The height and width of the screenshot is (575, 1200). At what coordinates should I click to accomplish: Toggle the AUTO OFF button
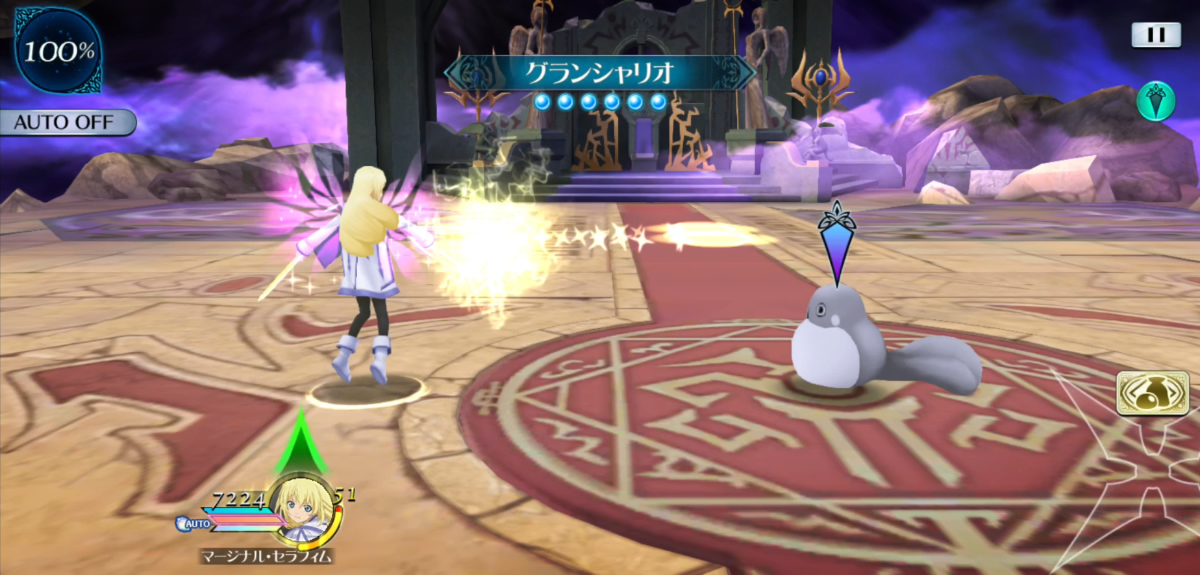(x=67, y=123)
